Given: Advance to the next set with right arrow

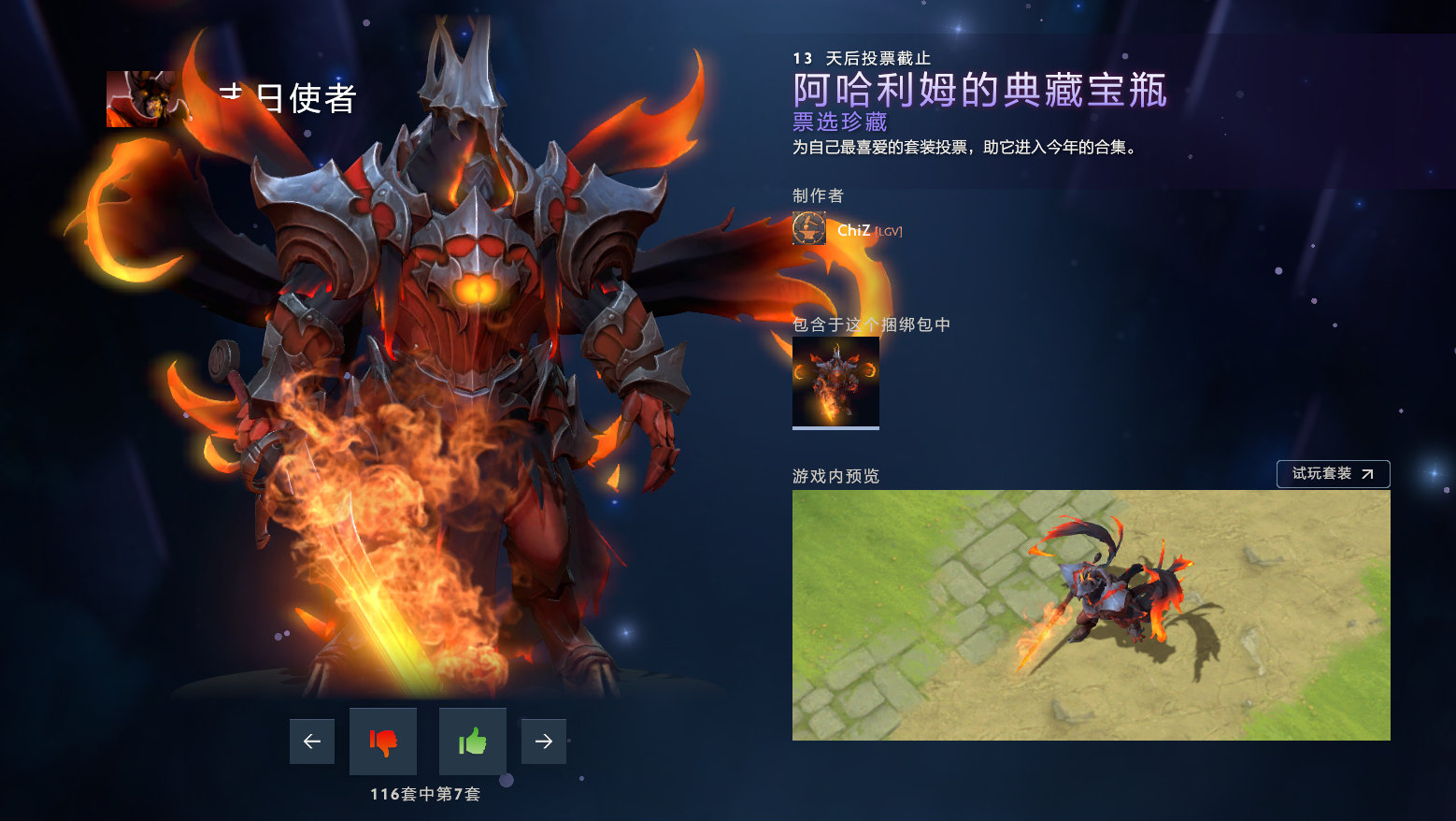Looking at the screenshot, I should point(543,741).
